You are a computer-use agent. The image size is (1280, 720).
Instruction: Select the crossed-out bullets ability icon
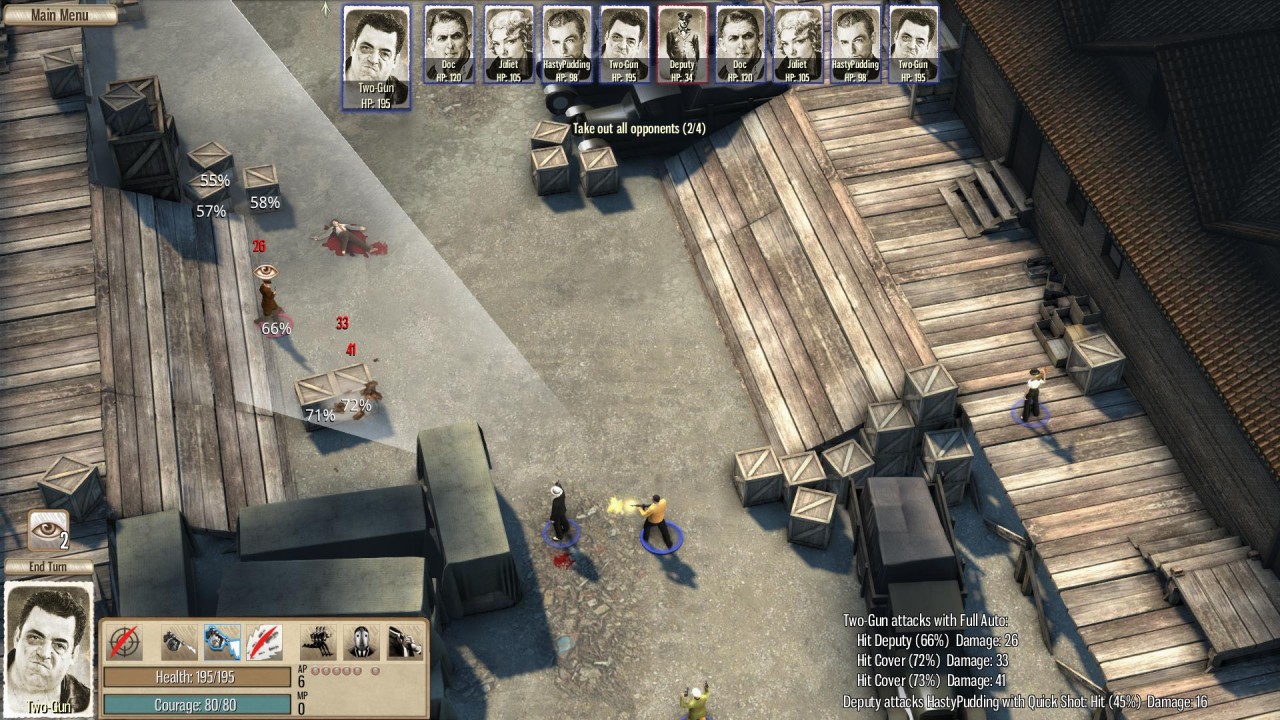click(x=264, y=642)
